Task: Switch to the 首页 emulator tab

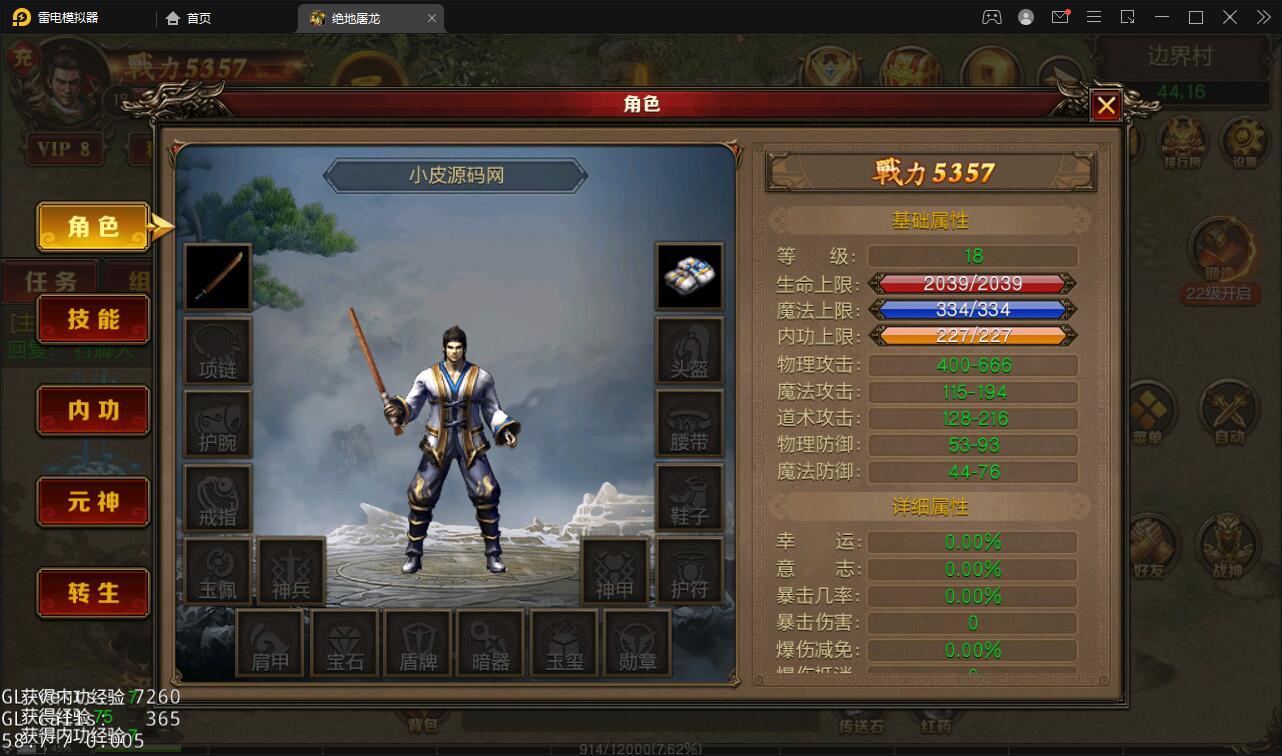Action: point(190,17)
